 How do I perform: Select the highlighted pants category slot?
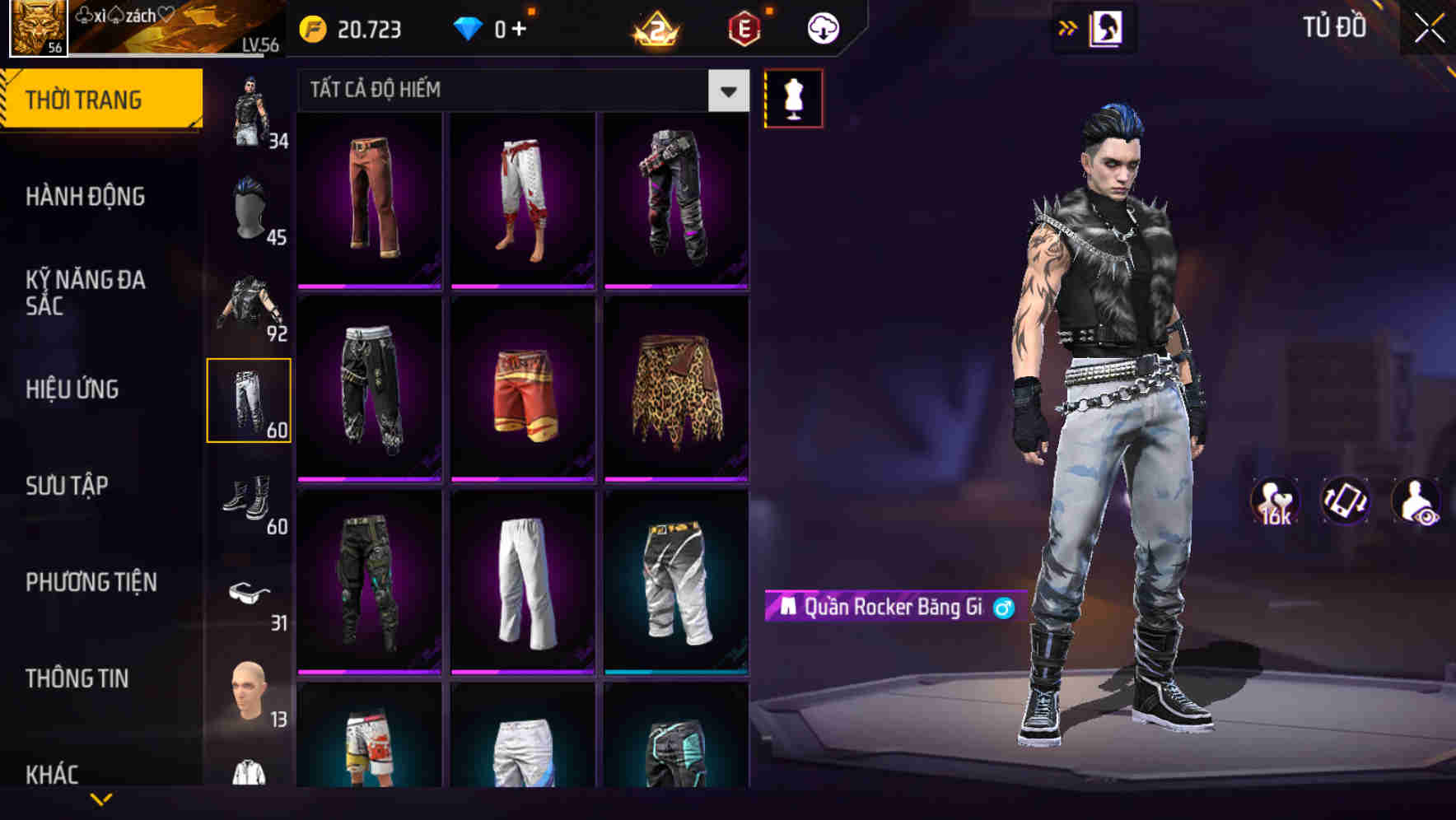[x=251, y=398]
